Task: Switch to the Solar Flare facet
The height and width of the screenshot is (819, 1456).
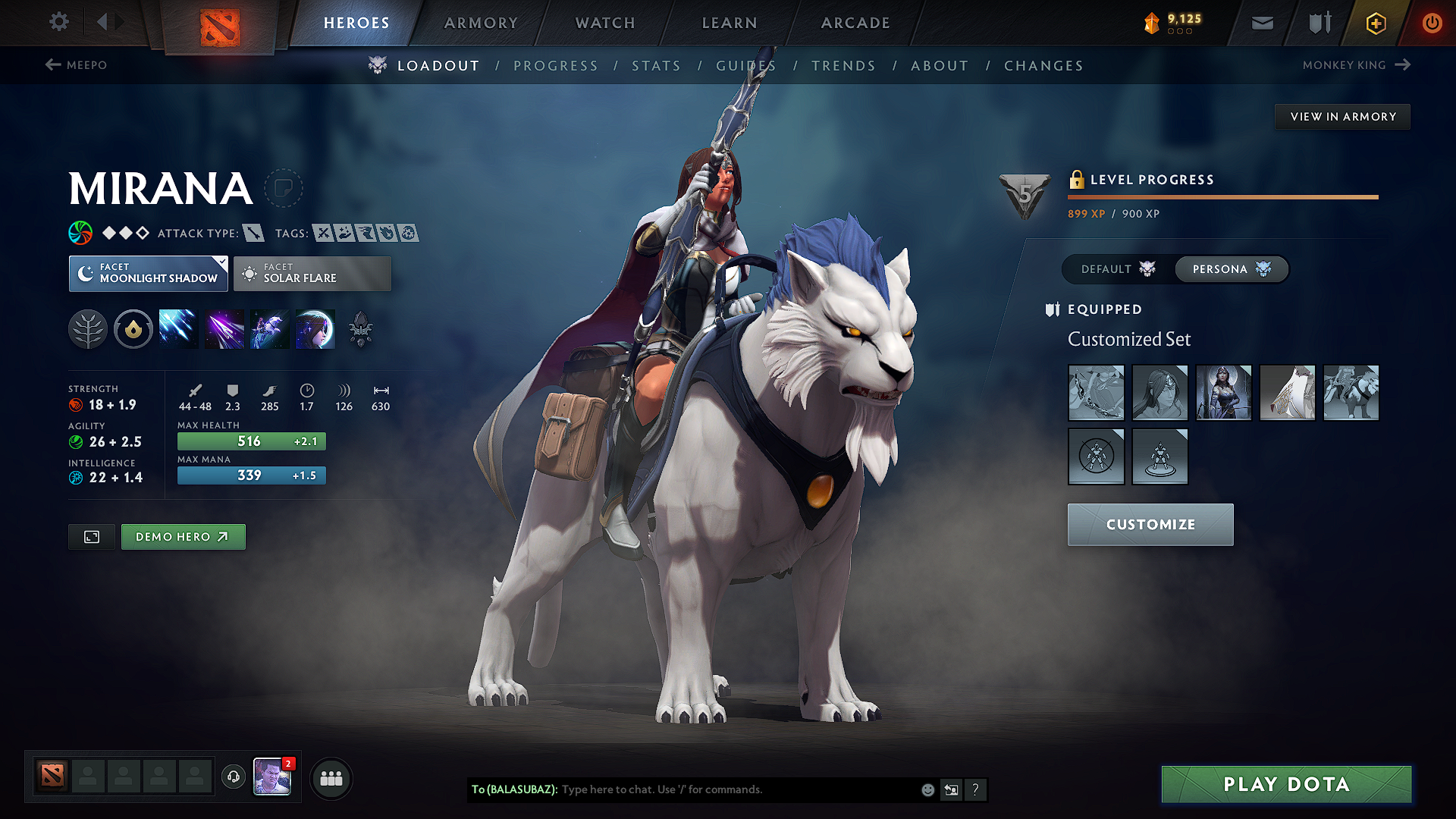Action: click(x=312, y=273)
